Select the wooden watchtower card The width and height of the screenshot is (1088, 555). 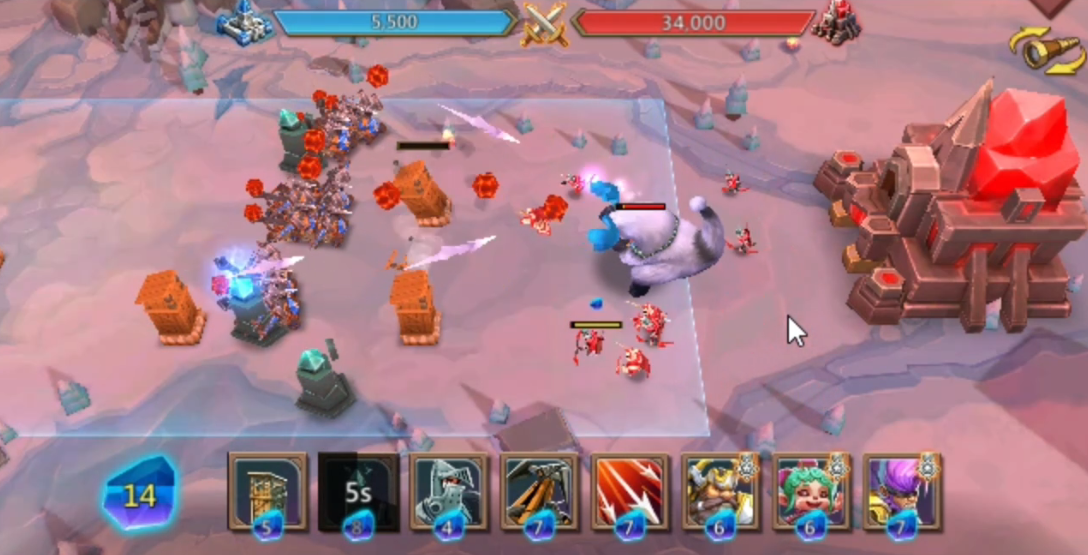pyautogui.click(x=267, y=490)
